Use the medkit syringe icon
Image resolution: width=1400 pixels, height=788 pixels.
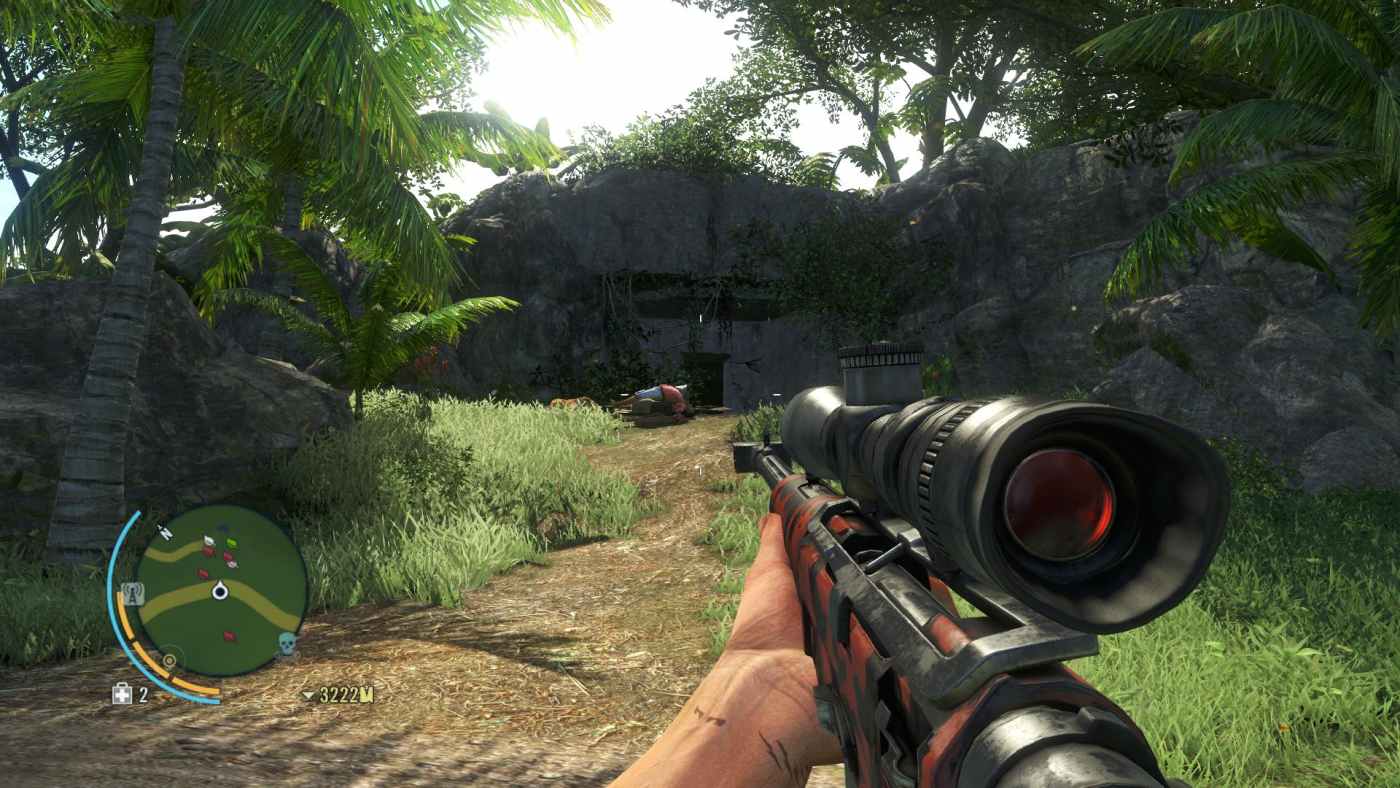click(x=122, y=694)
